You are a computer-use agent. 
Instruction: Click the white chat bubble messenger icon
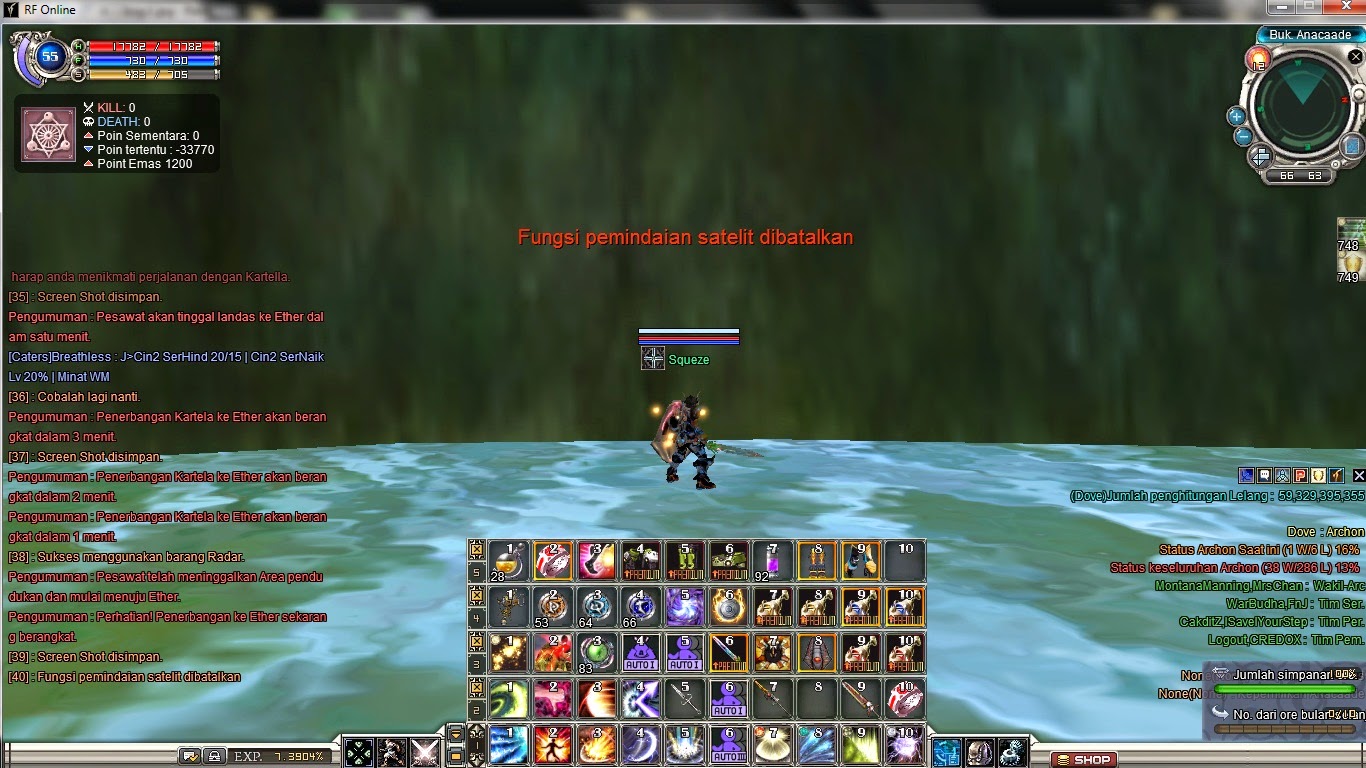pos(1264,475)
